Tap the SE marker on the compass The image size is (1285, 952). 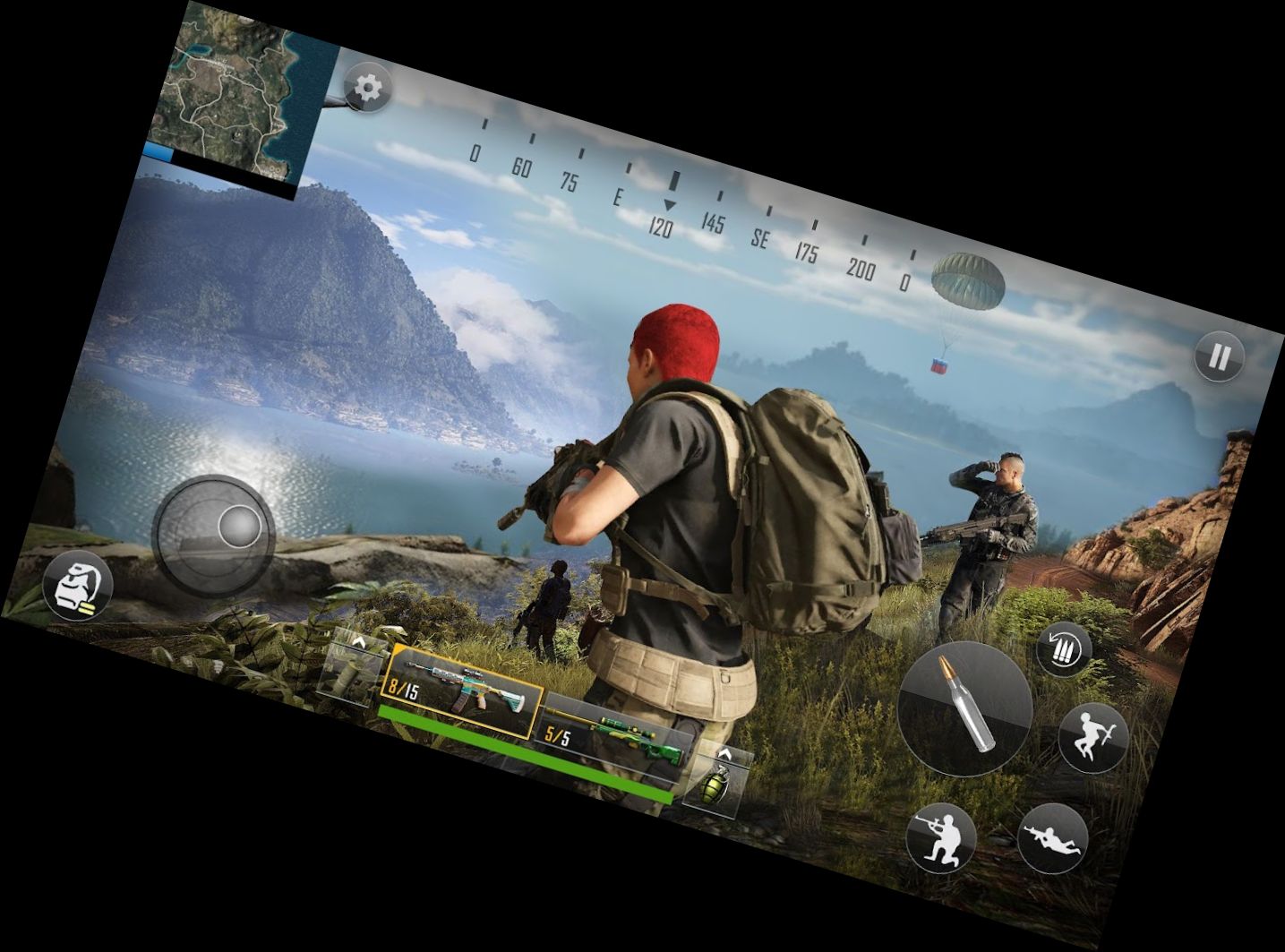coord(759,237)
